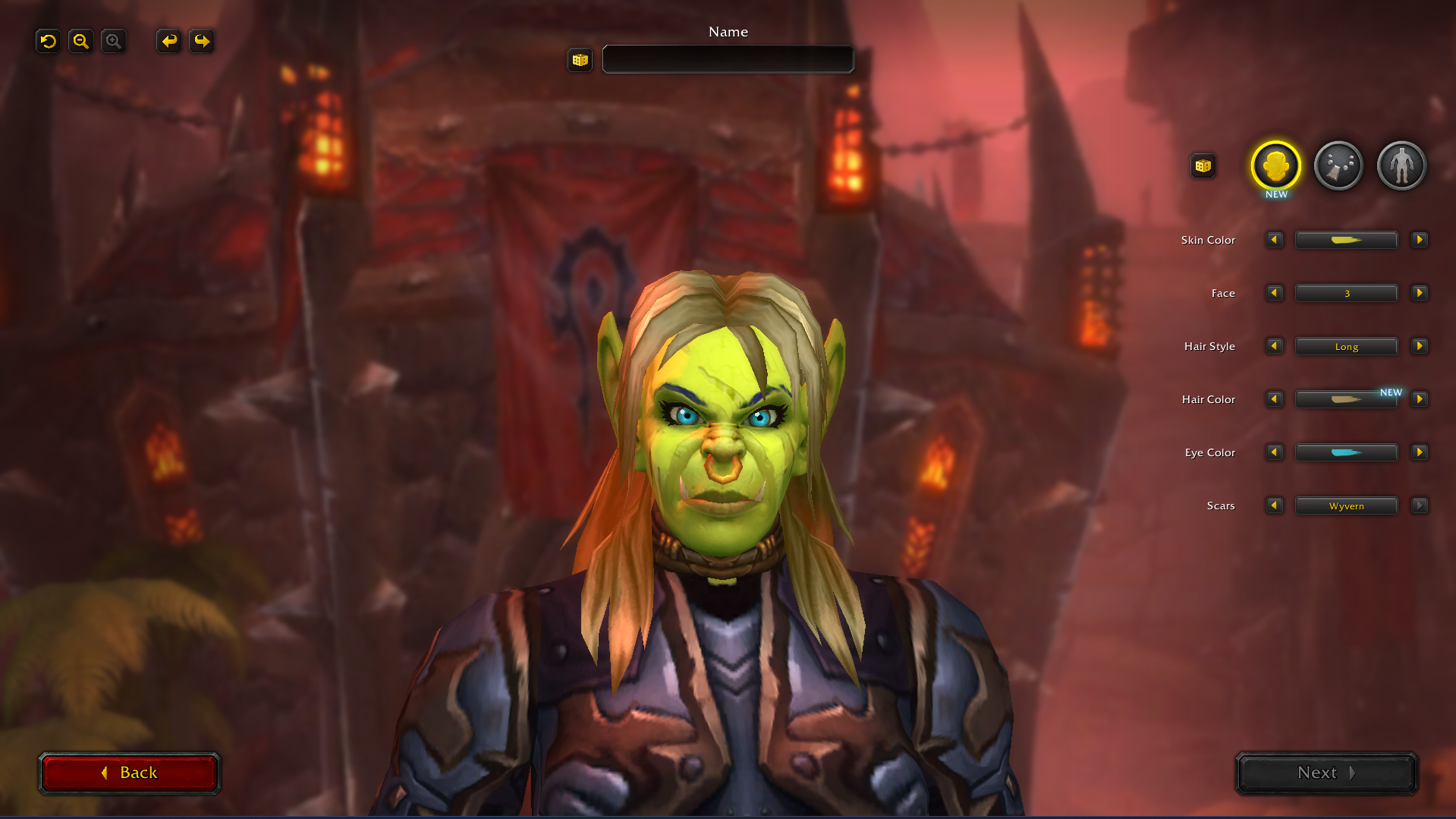
Task: Open the highlighted head customization category
Action: (1275, 165)
